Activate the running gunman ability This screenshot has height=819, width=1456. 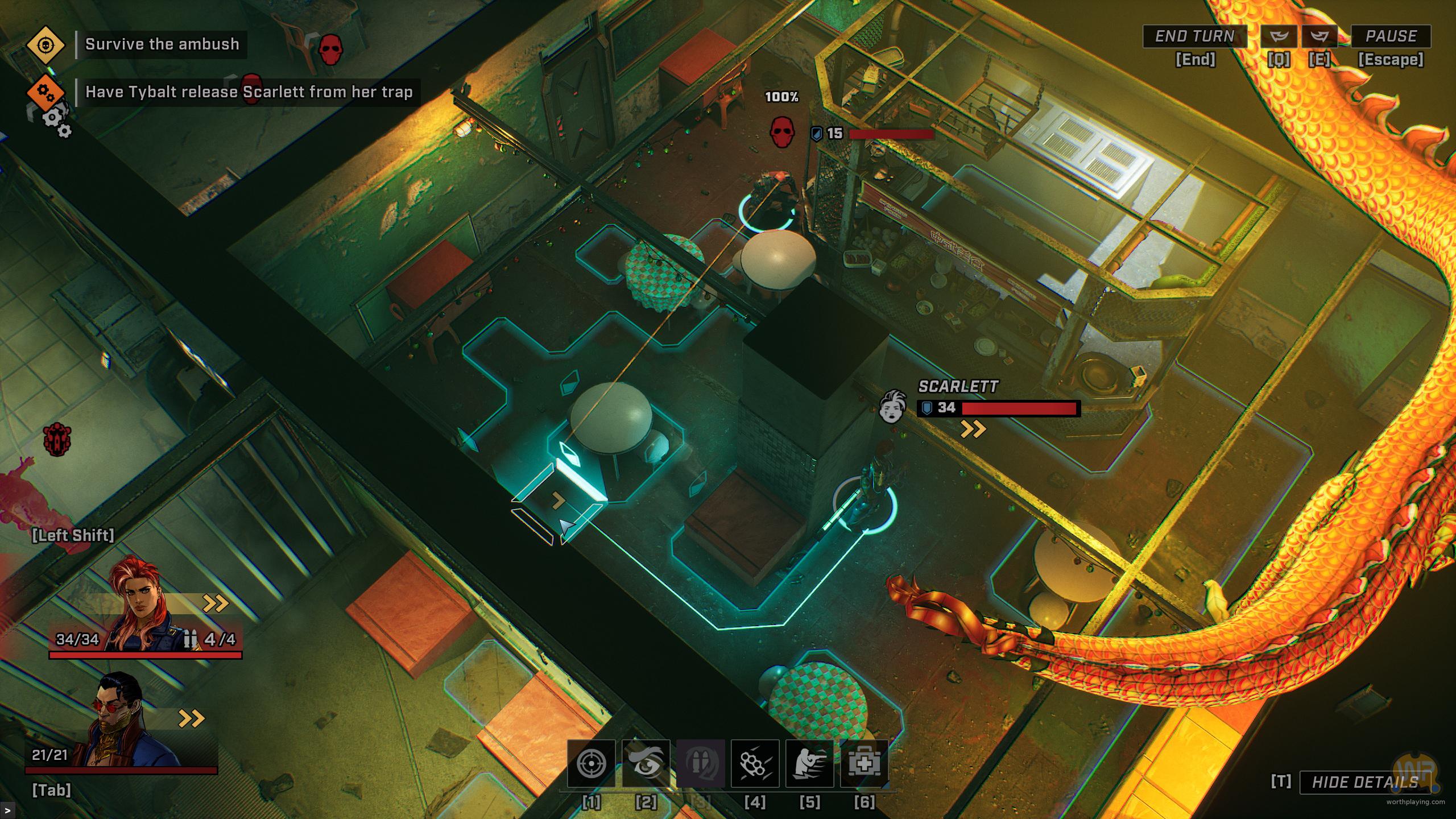pos(809,763)
